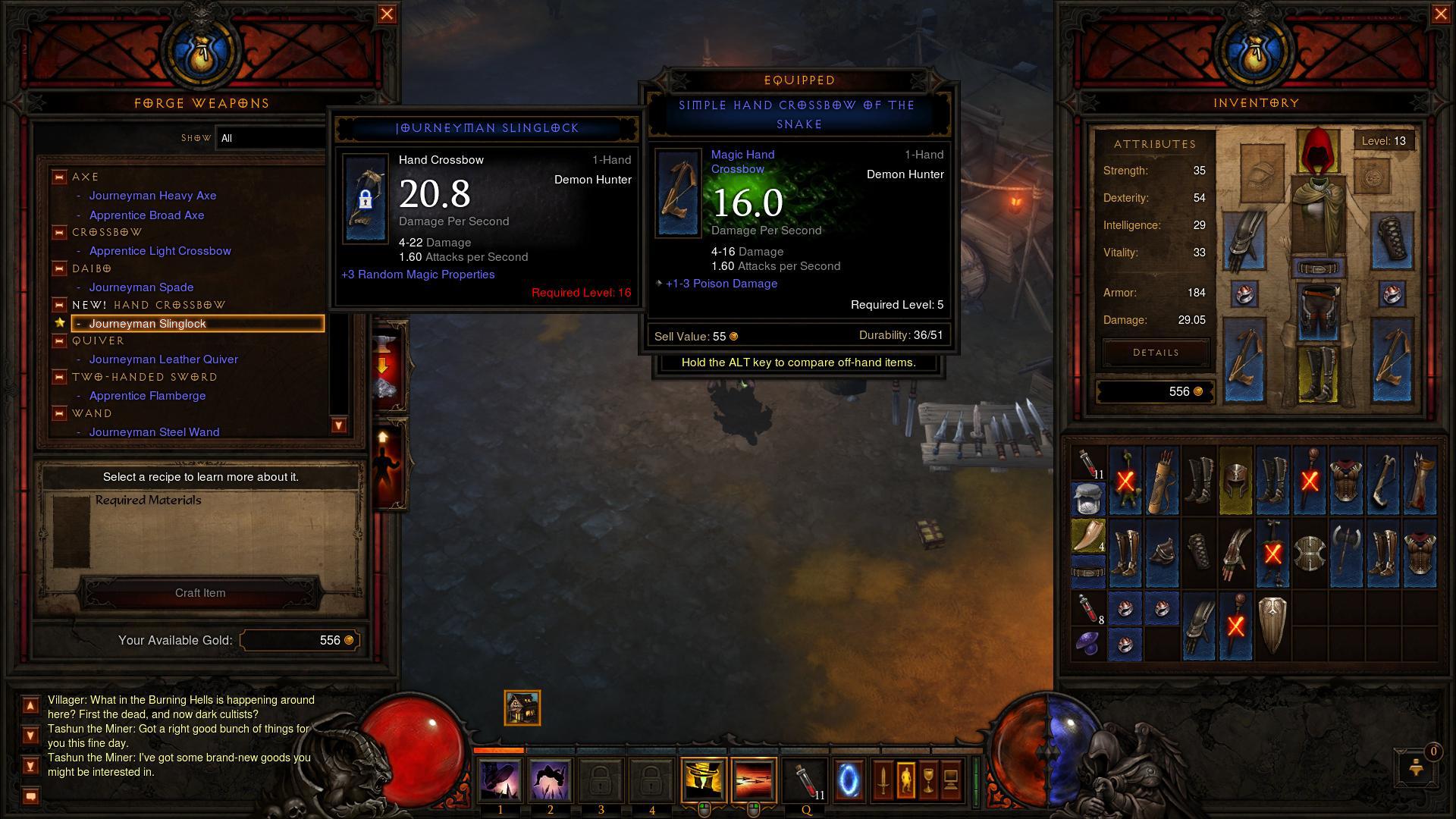Open achievements via the goblet icon

pyautogui.click(x=928, y=780)
